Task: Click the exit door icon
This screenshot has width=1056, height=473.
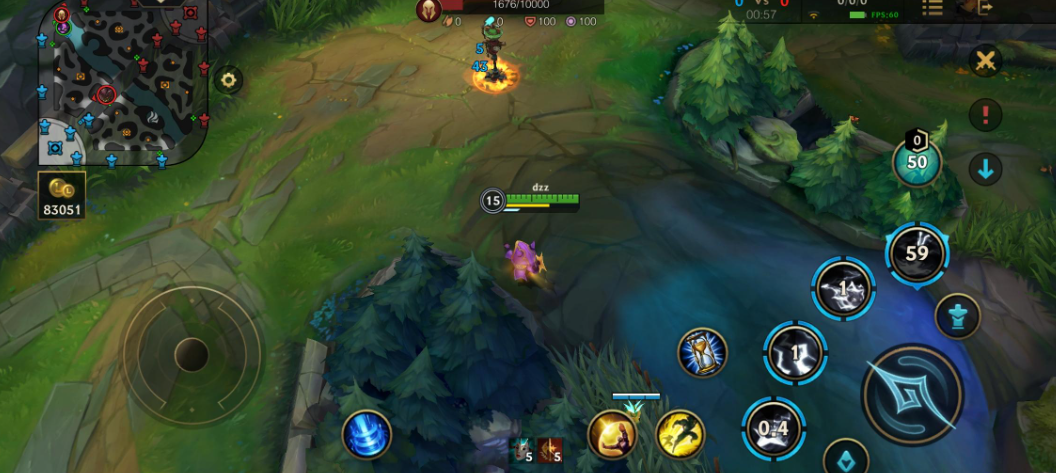Action: [x=984, y=8]
